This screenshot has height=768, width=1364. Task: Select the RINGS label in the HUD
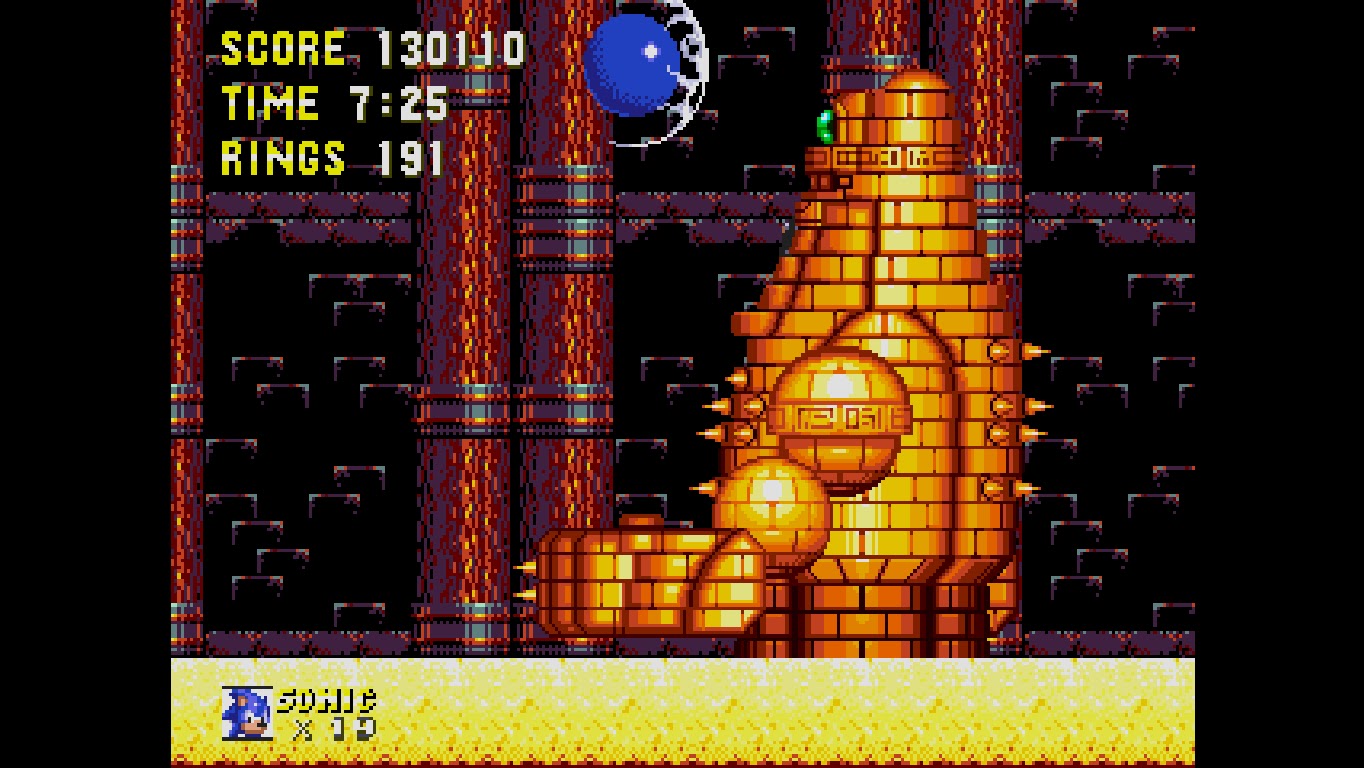click(283, 157)
